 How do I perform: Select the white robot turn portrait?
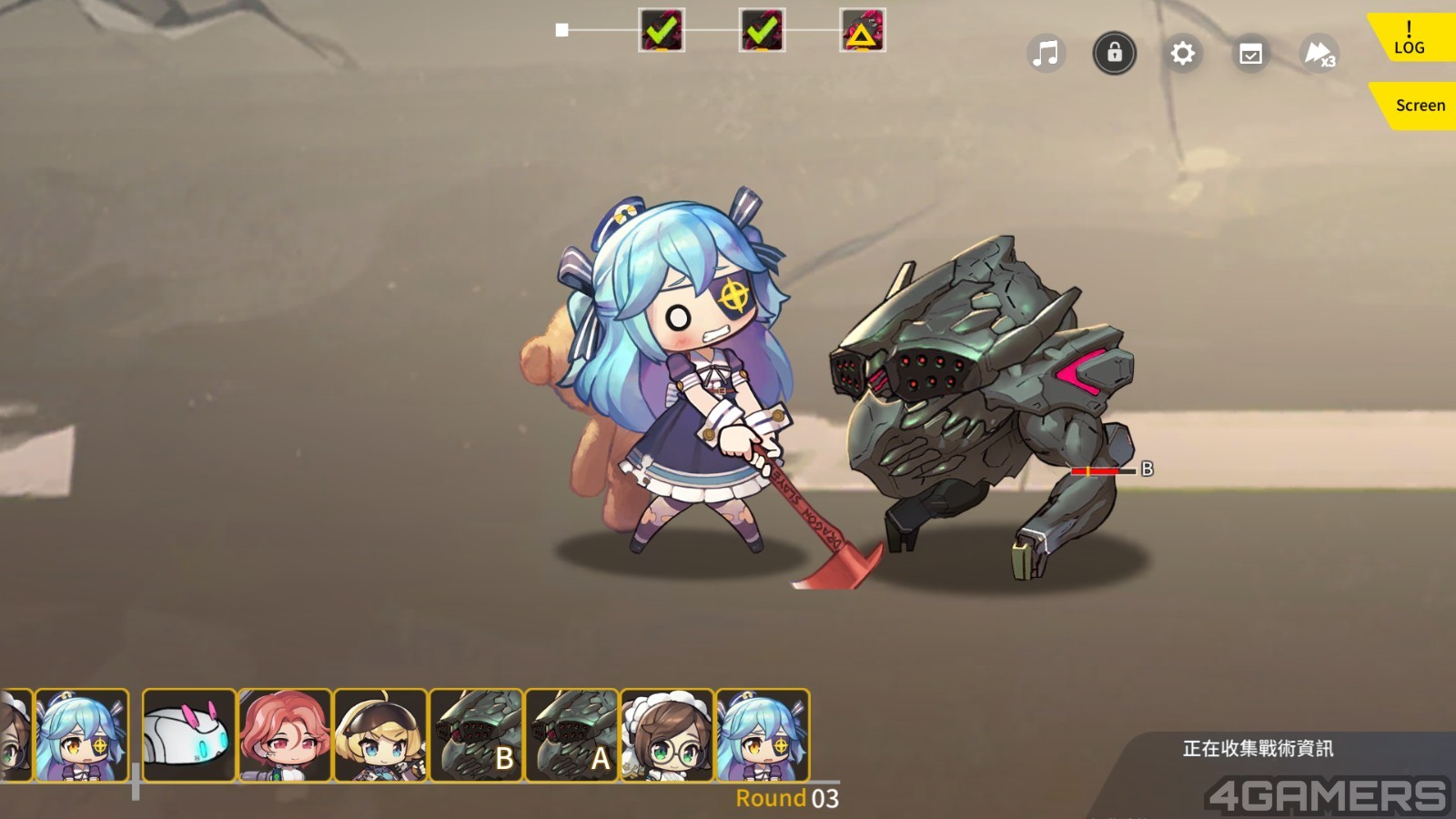[188, 735]
